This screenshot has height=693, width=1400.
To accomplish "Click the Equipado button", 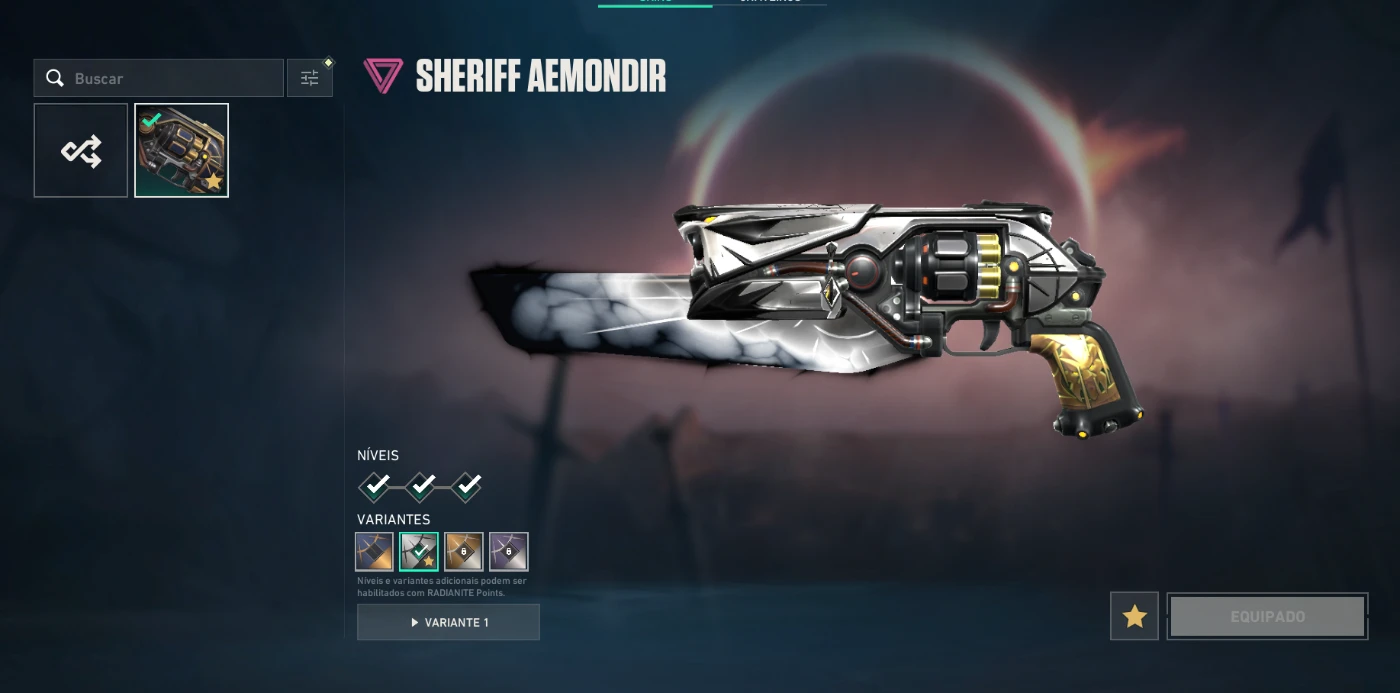I will pos(1267,616).
